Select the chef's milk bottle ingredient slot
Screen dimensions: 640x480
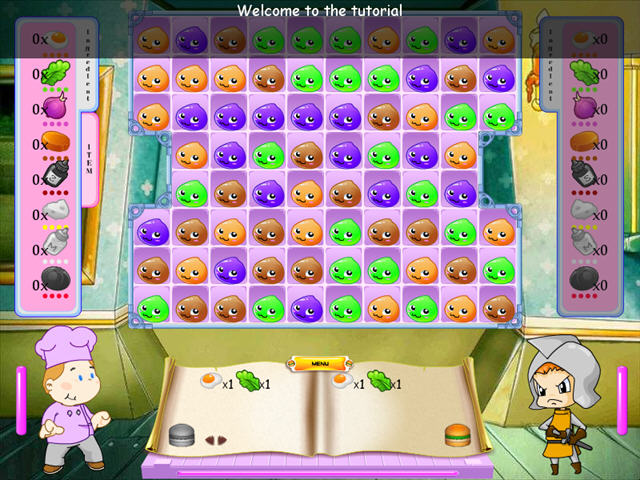point(56,247)
